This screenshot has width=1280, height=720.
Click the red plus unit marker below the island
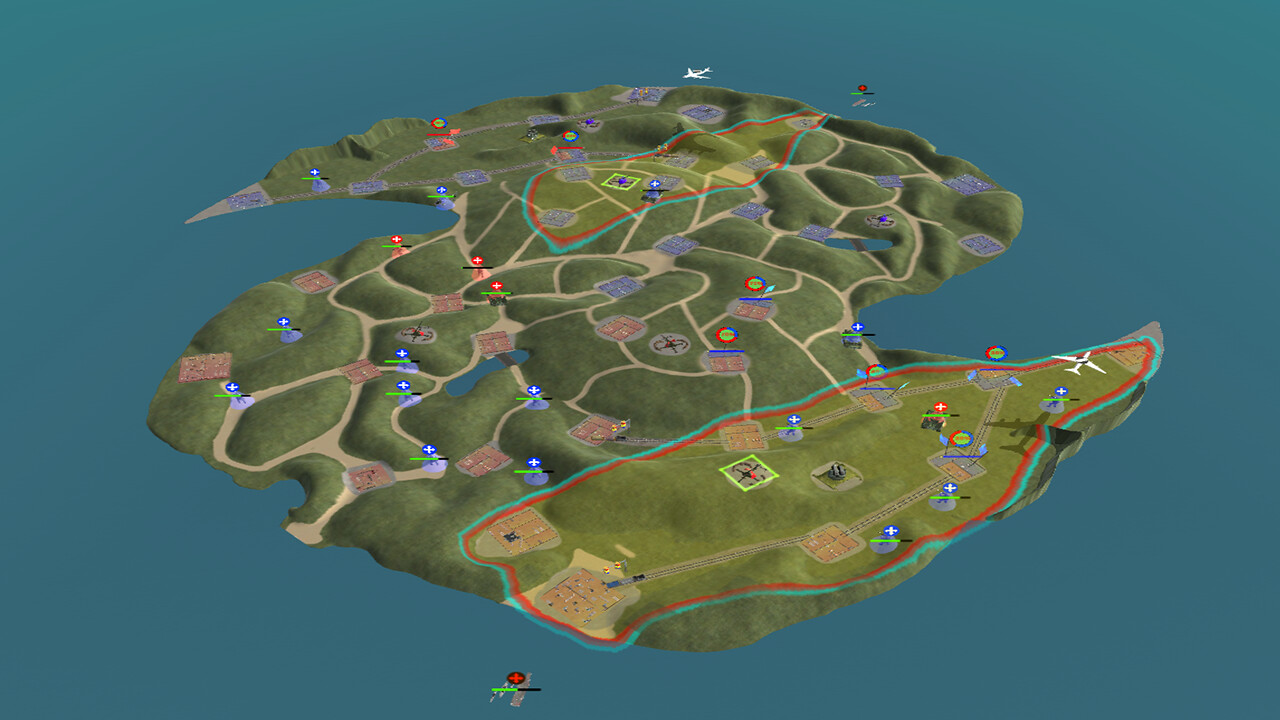point(516,677)
